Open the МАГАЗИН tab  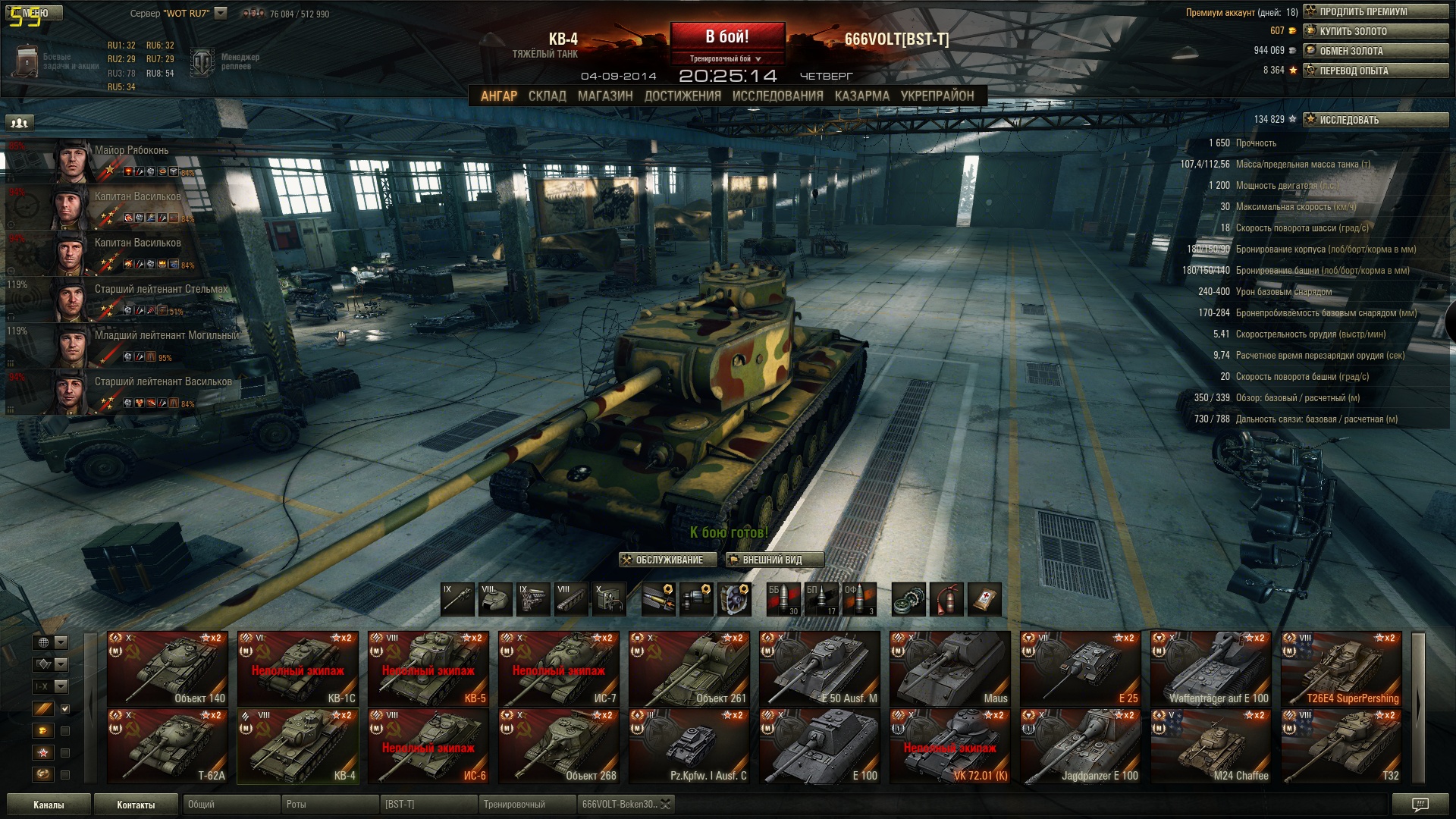coord(604,96)
